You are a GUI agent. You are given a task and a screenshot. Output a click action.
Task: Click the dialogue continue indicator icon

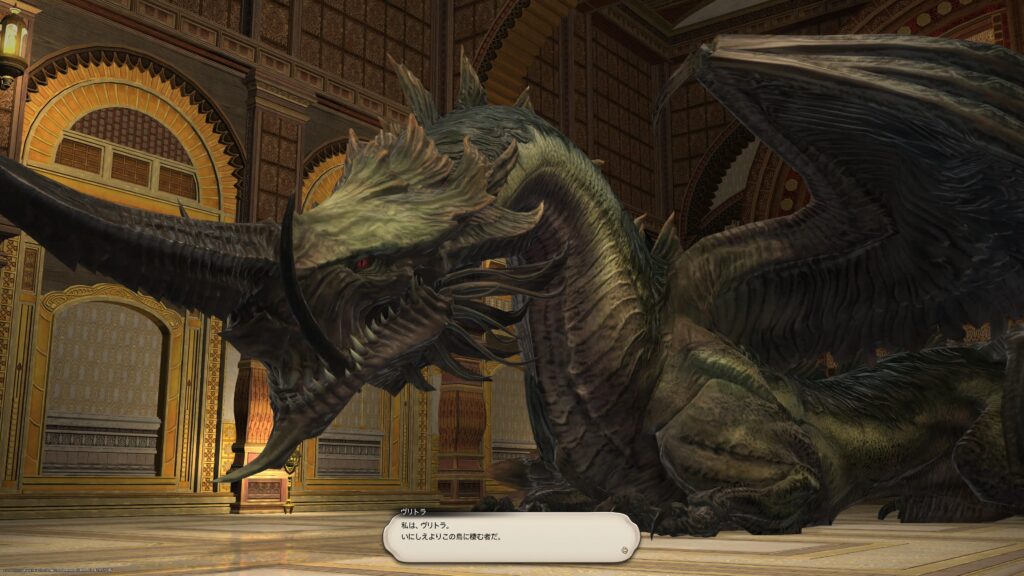coord(626,549)
